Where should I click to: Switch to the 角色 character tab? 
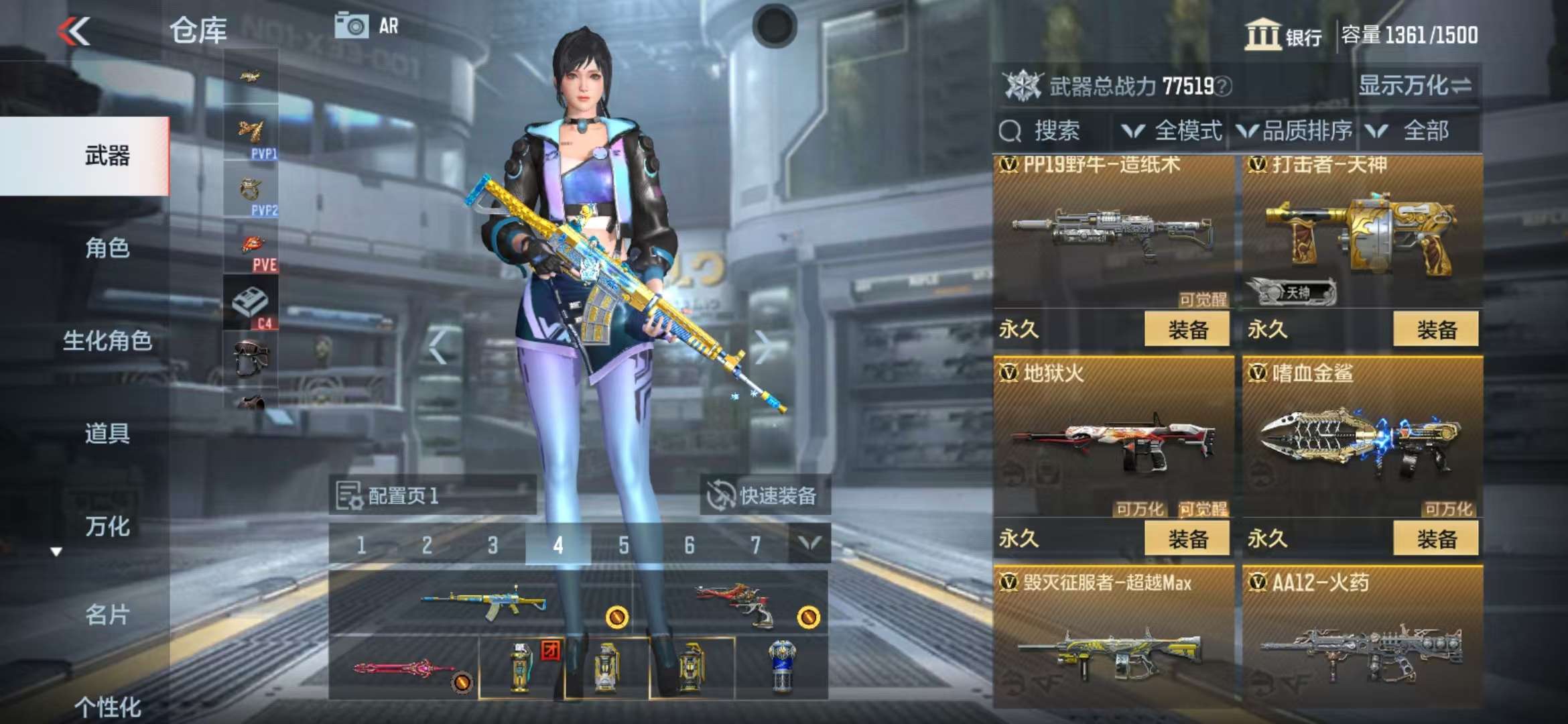(107, 248)
